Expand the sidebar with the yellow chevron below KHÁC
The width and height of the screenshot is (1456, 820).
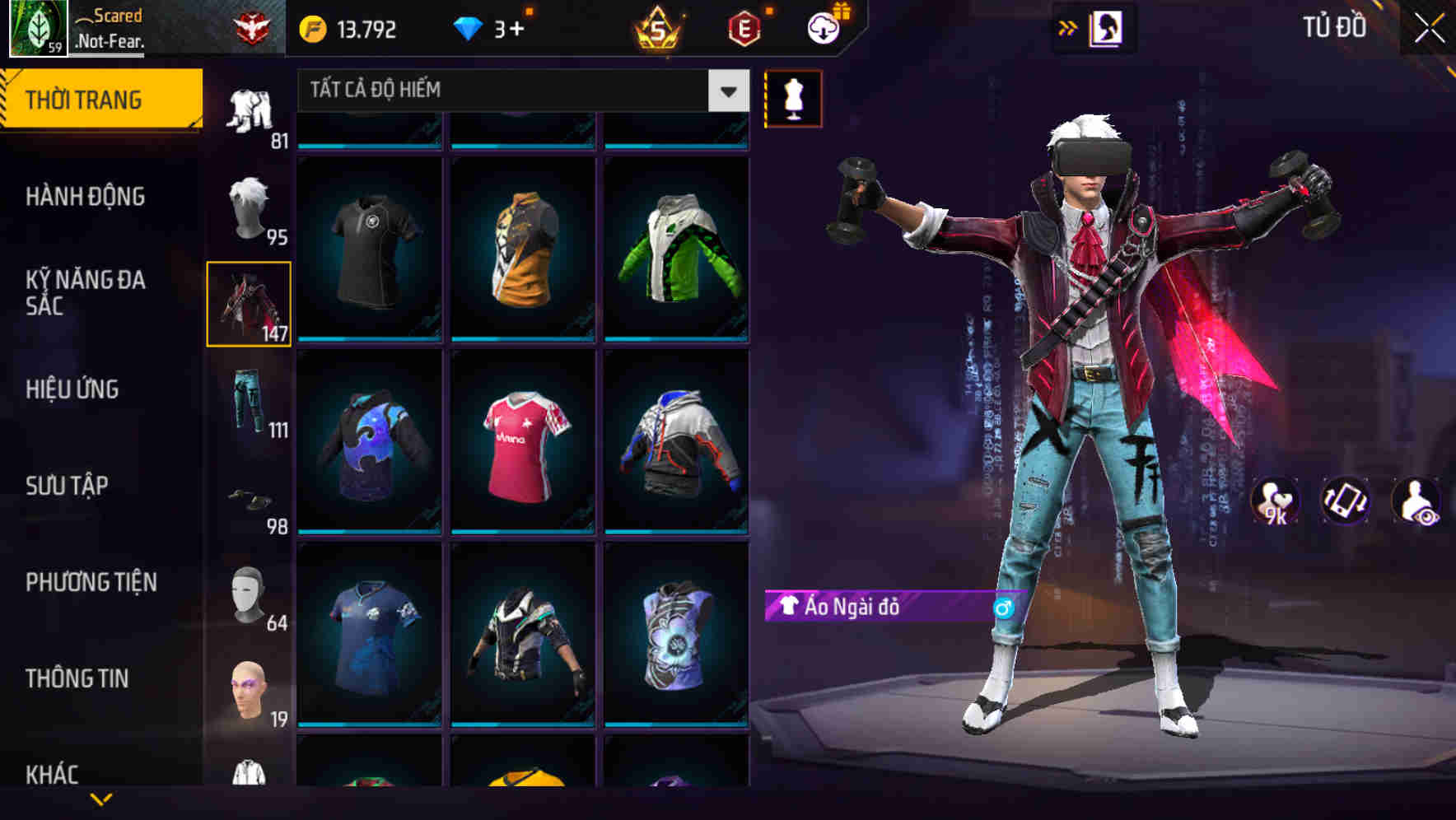[x=101, y=799]
